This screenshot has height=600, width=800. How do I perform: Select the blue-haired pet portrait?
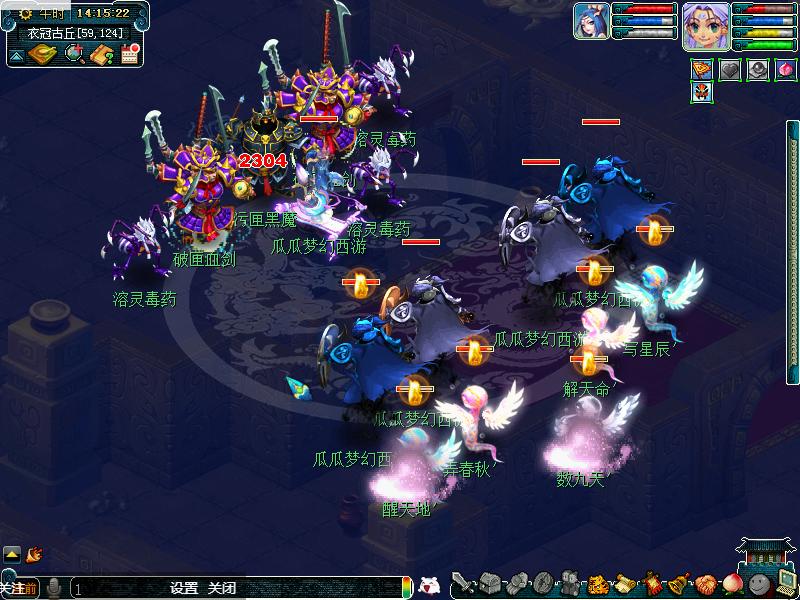[x=591, y=21]
